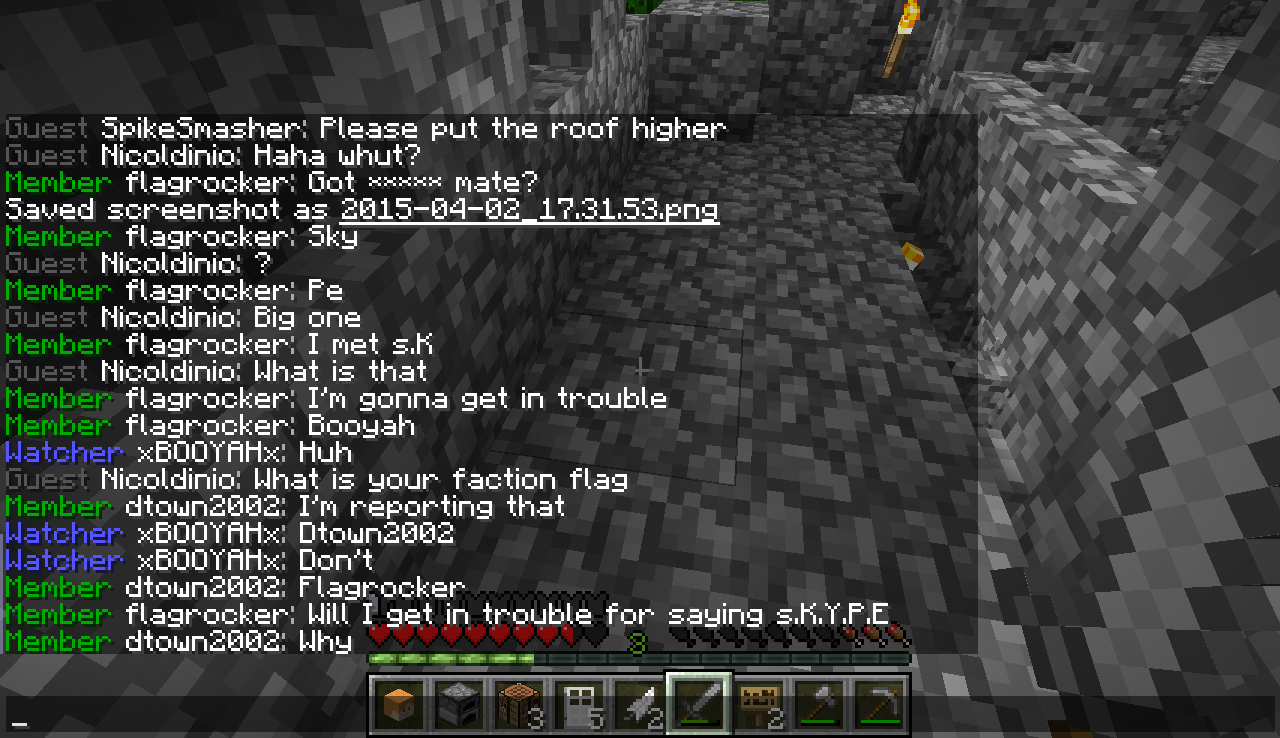Screen dimensions: 1280x738
Task: Pick the feather hotbar slot
Action: [639, 704]
